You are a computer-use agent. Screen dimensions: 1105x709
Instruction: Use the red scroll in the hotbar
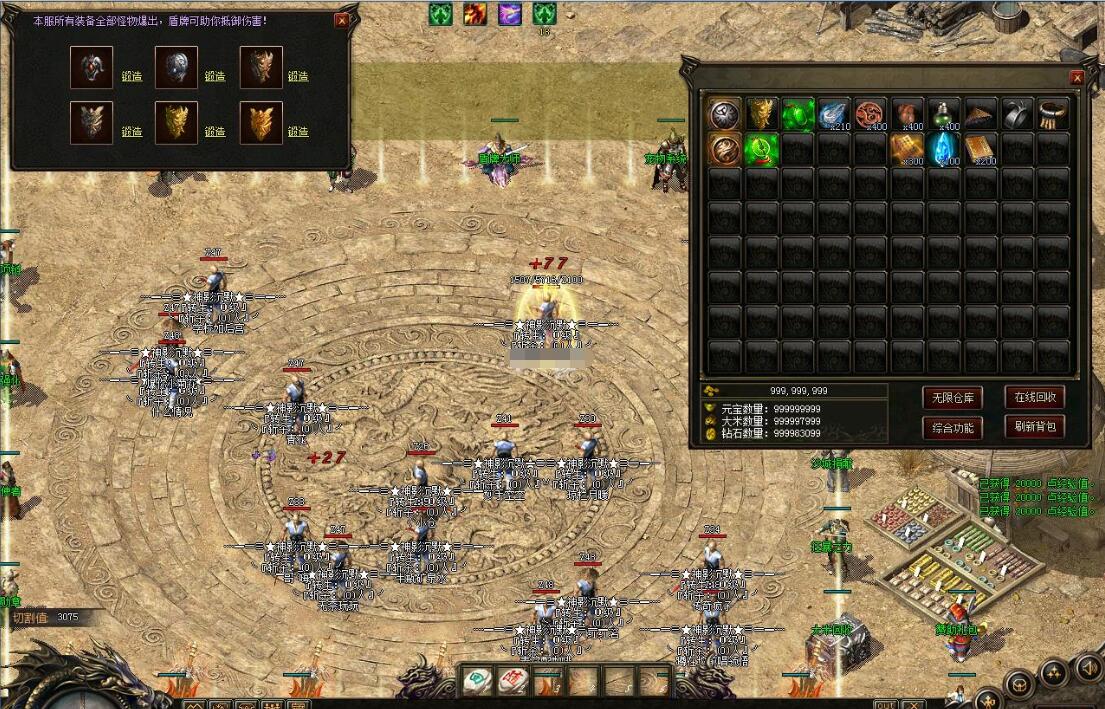(513, 682)
